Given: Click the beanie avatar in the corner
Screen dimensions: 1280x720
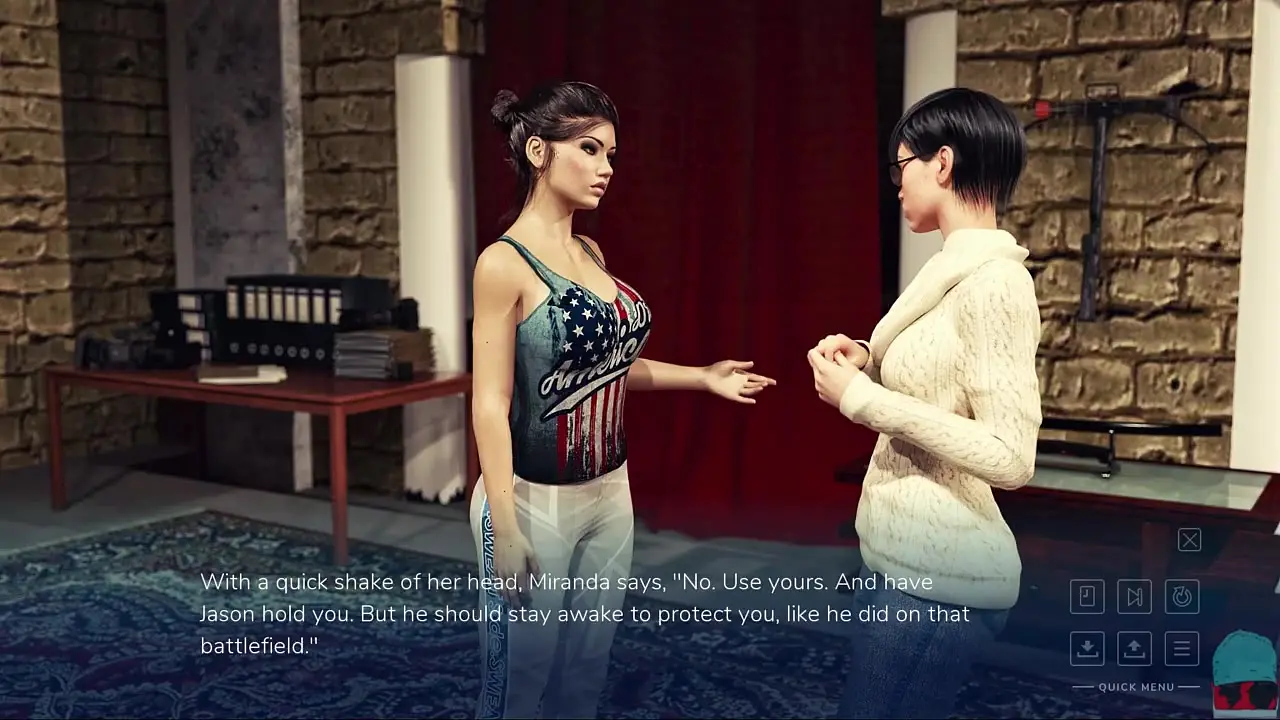Looking at the screenshot, I should click(x=1244, y=672).
